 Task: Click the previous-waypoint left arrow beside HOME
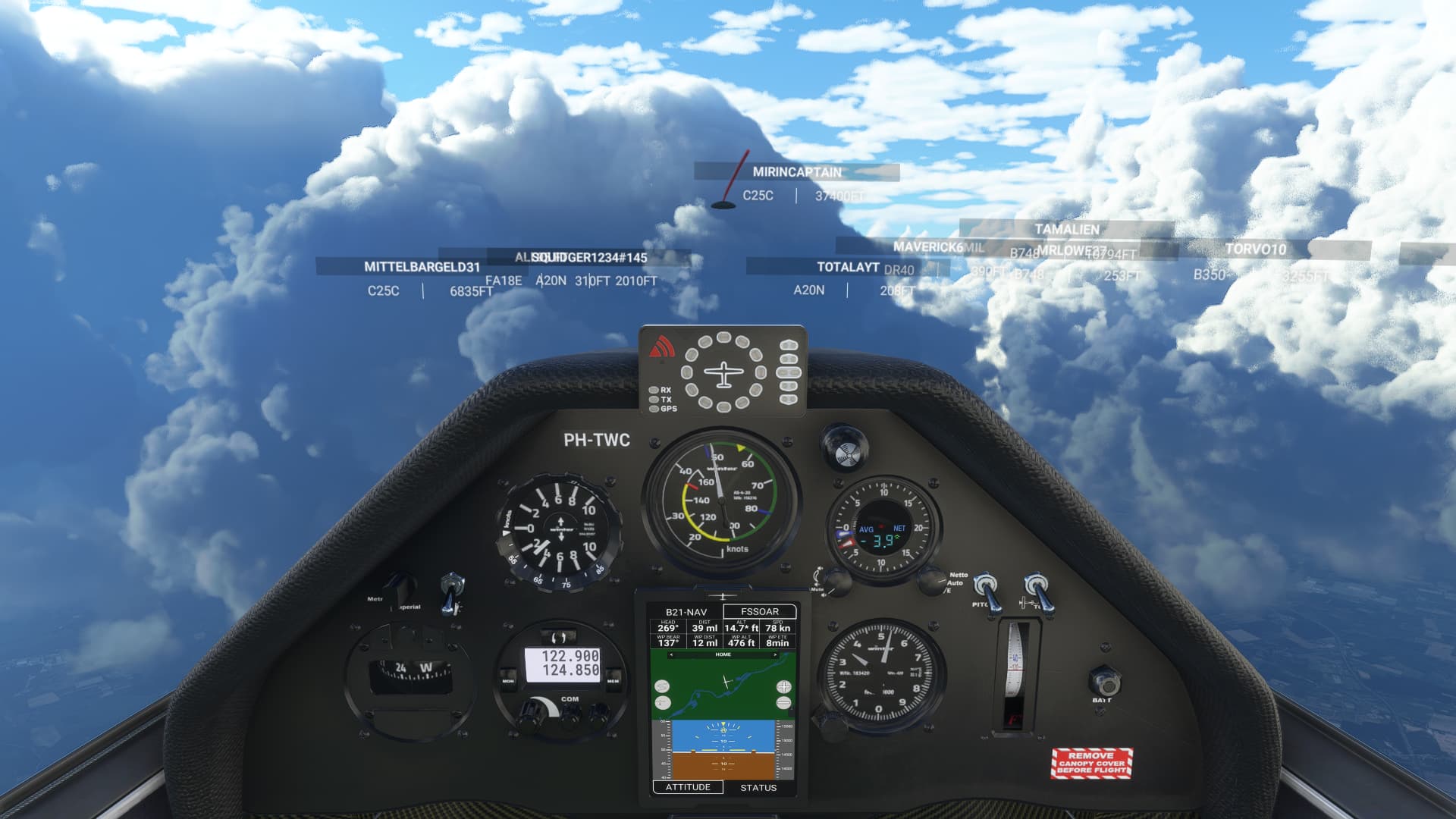pos(671,654)
